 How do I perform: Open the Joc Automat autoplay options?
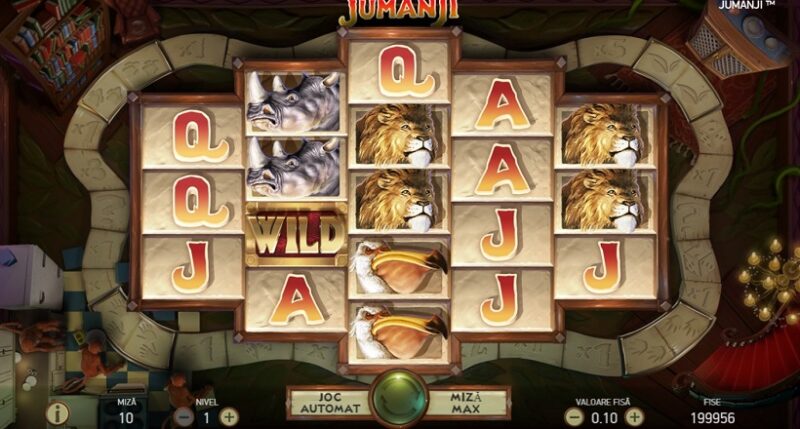pyautogui.click(x=329, y=402)
